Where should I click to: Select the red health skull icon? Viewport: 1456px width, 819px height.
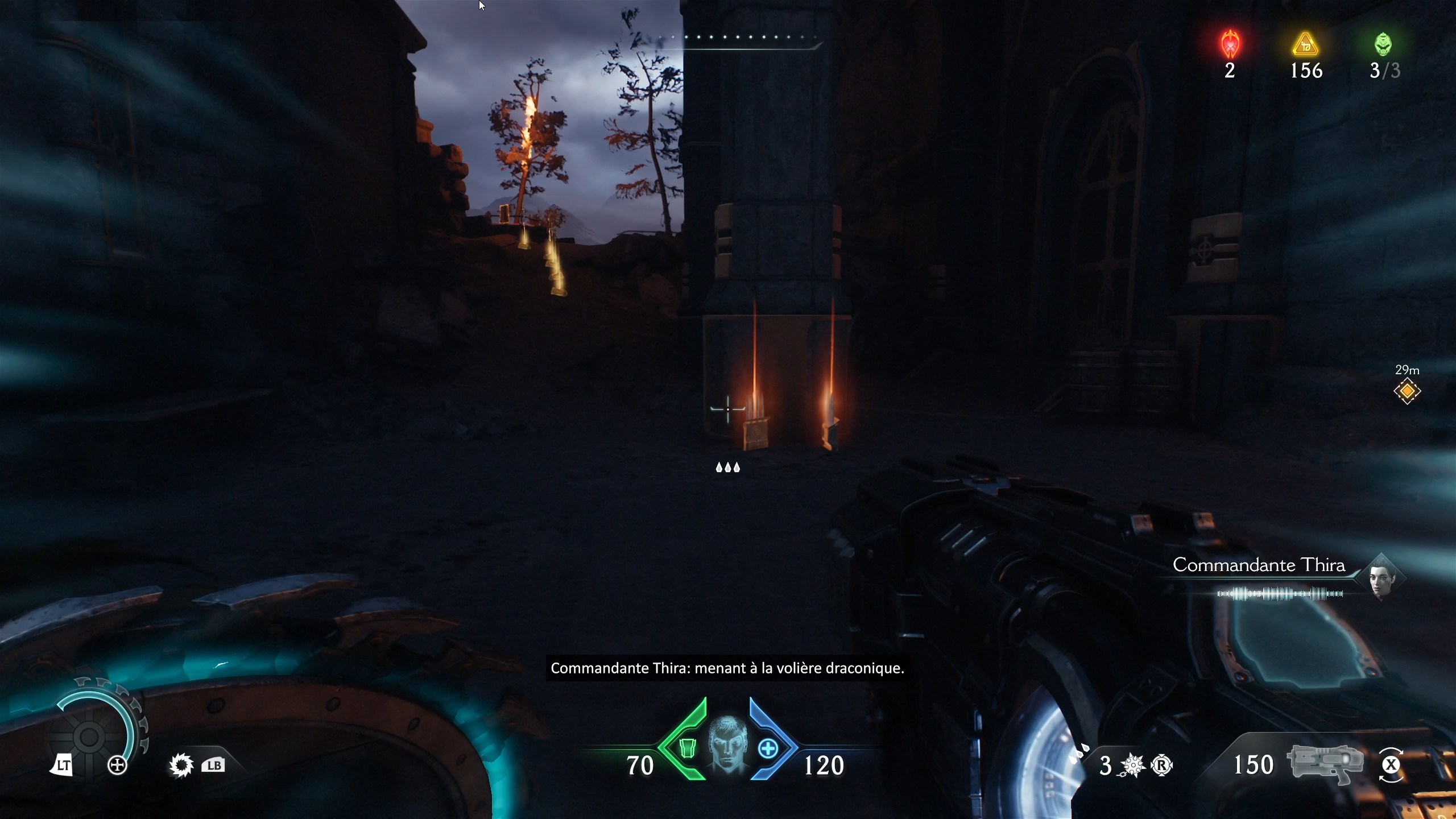(1230, 44)
